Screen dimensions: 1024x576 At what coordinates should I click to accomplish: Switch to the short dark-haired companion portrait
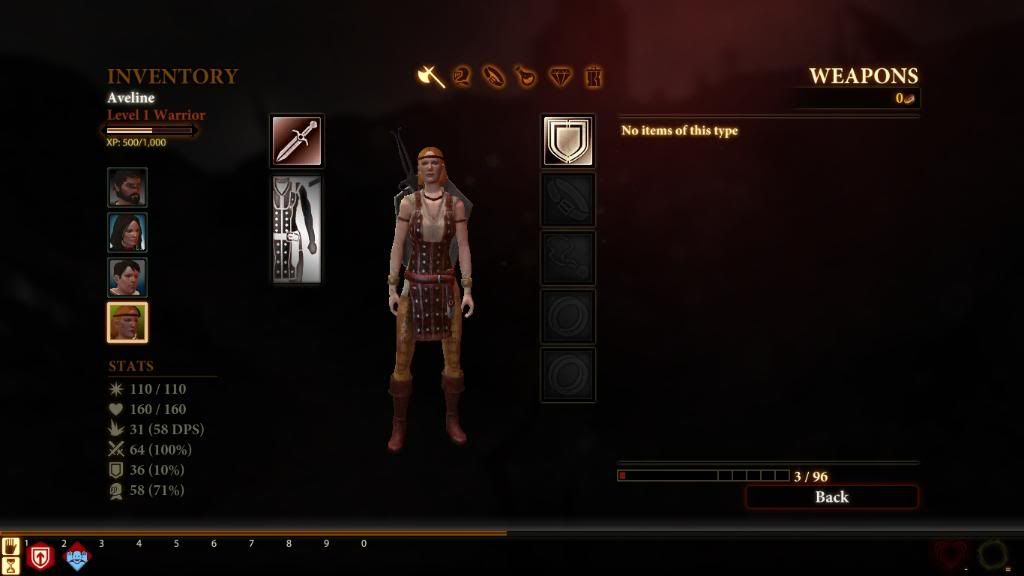tap(128, 278)
